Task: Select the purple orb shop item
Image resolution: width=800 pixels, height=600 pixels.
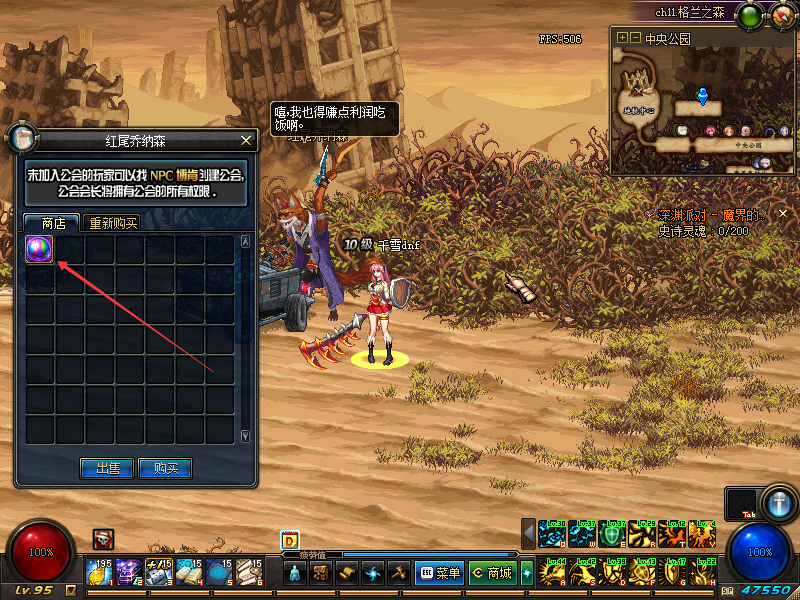Action: point(39,249)
